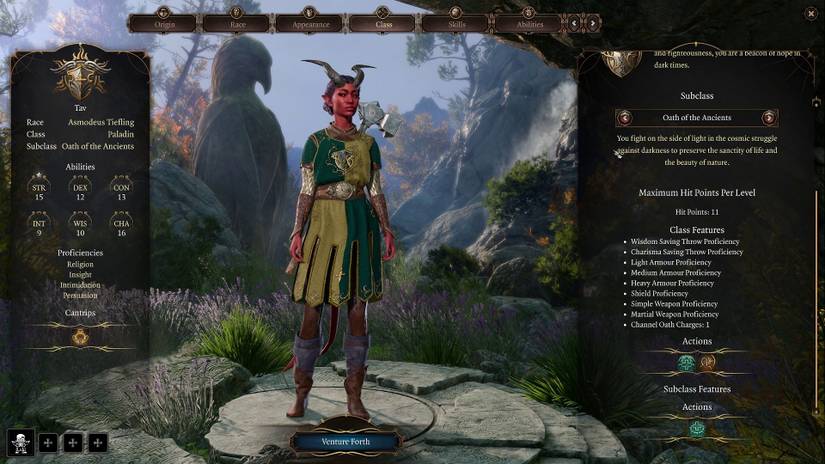825x464 pixels.
Task: Click Venture Forth to confirm character
Action: point(345,441)
